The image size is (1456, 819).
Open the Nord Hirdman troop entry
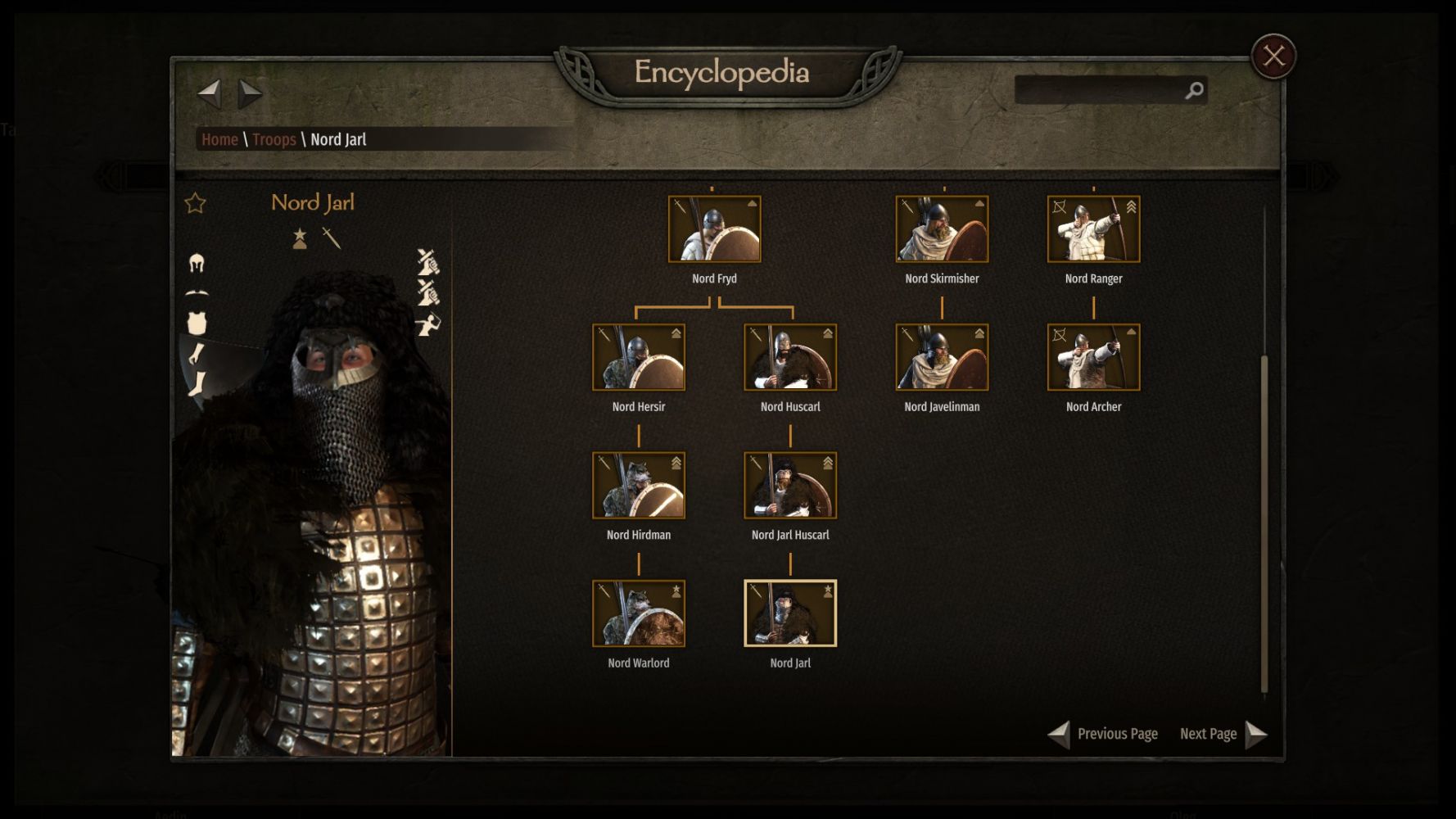coord(639,486)
